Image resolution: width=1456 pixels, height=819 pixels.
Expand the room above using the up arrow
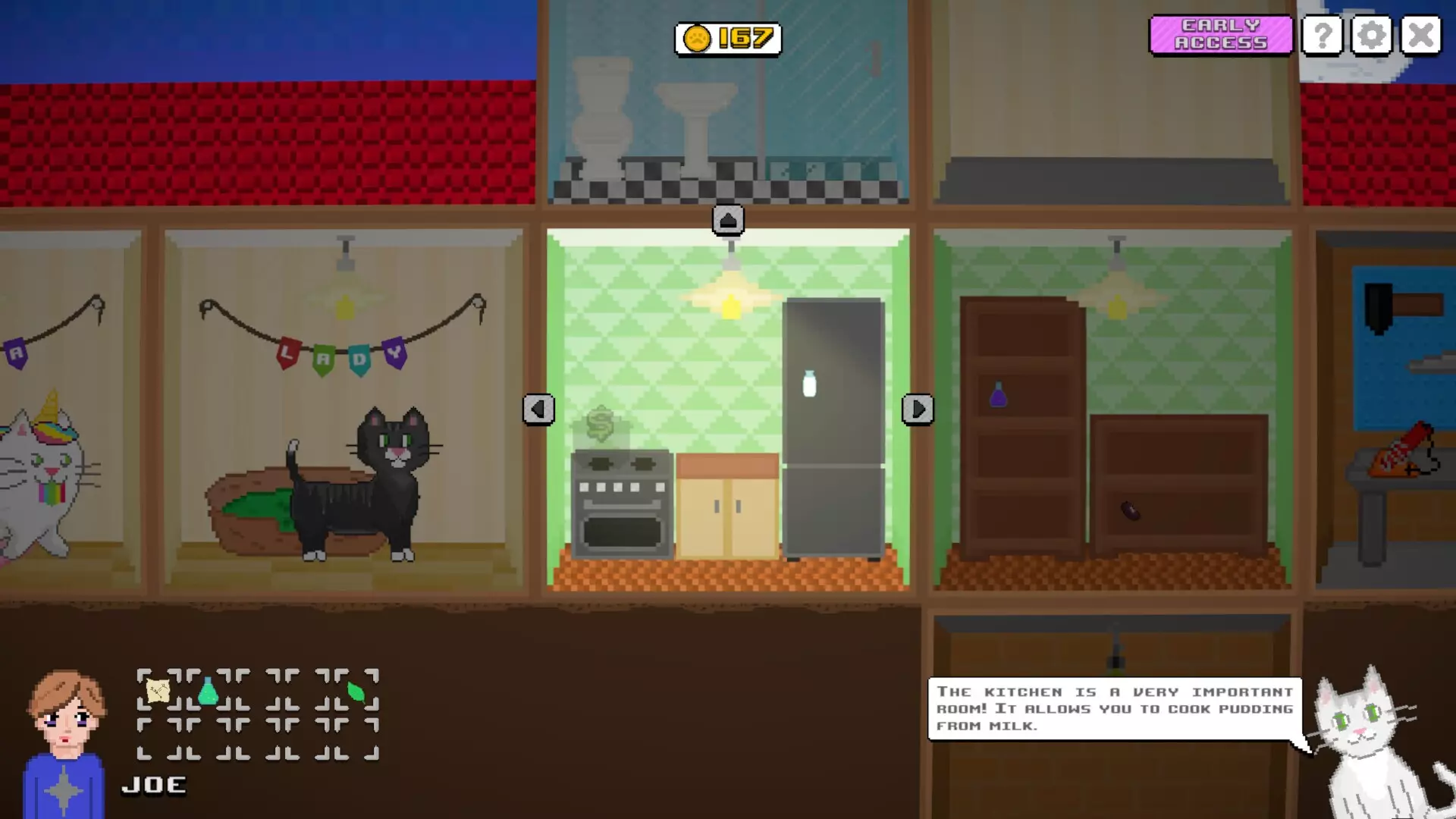(728, 219)
